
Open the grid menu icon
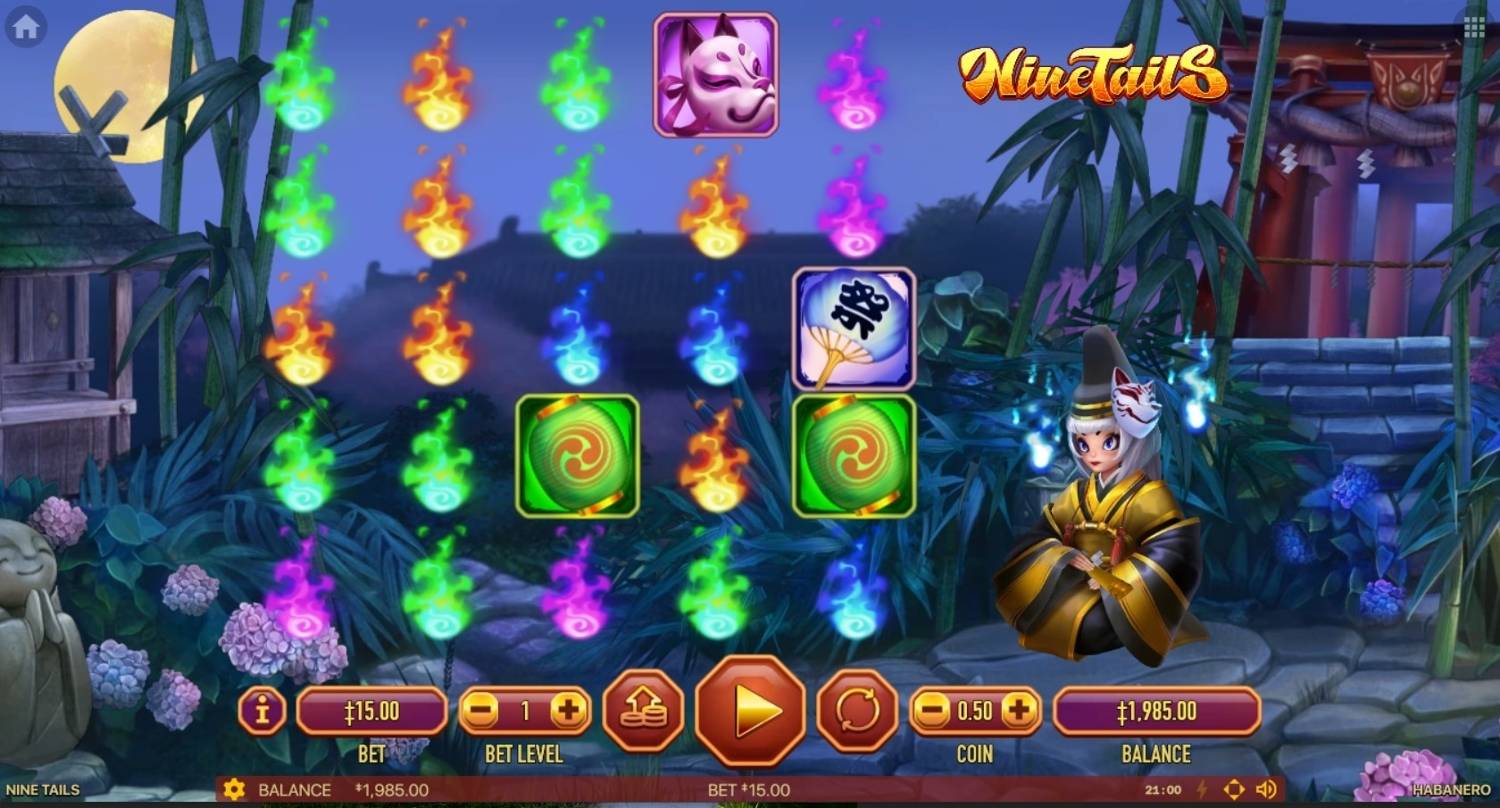(x=1474, y=27)
